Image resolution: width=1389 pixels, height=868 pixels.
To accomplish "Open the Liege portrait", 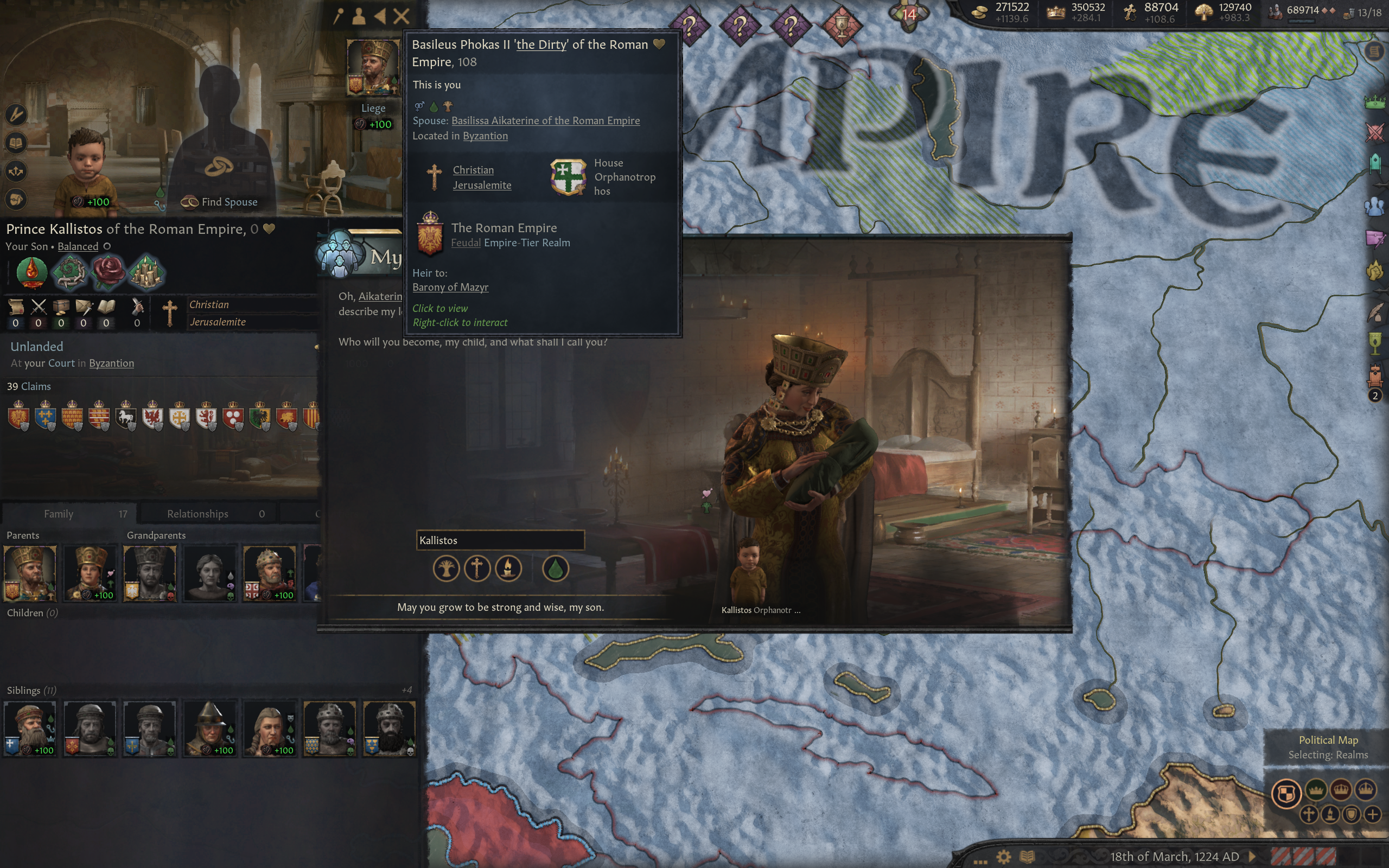I will tap(373, 67).
